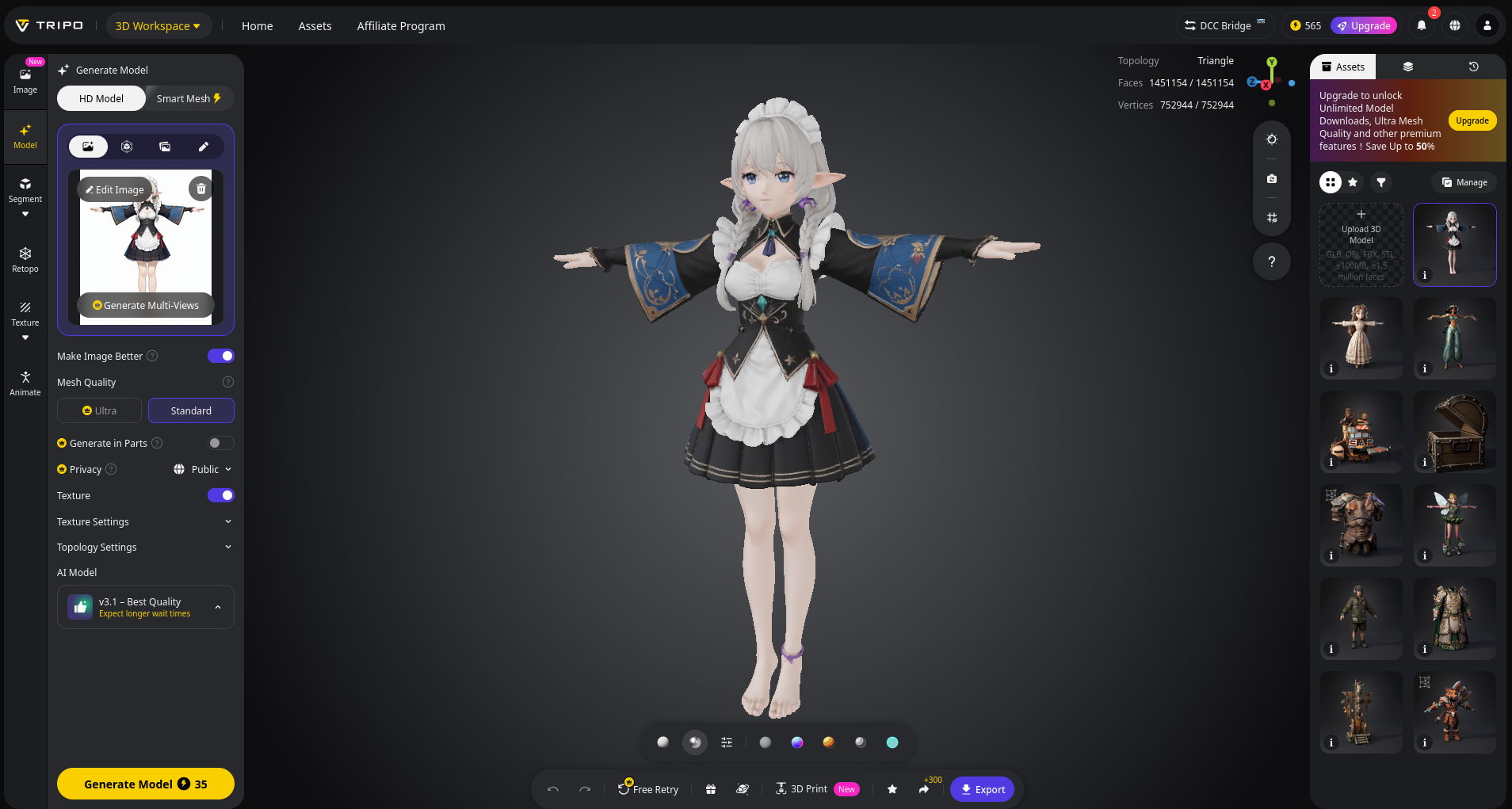Screen dimensions: 1512x809
Task: Disable the Make Image Better toggle
Action: pos(220,356)
